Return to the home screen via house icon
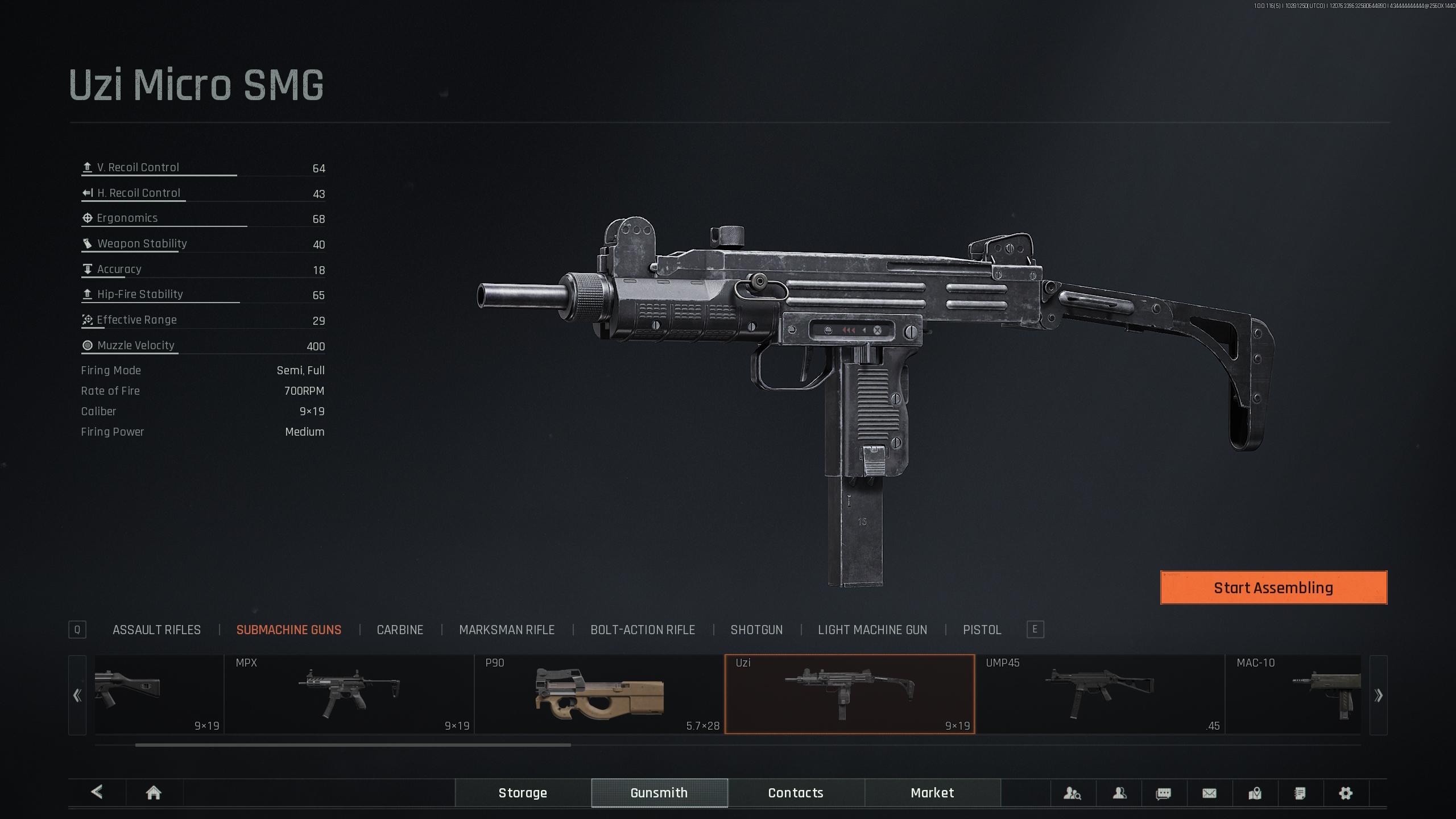The width and height of the screenshot is (1456, 819). pos(154,793)
